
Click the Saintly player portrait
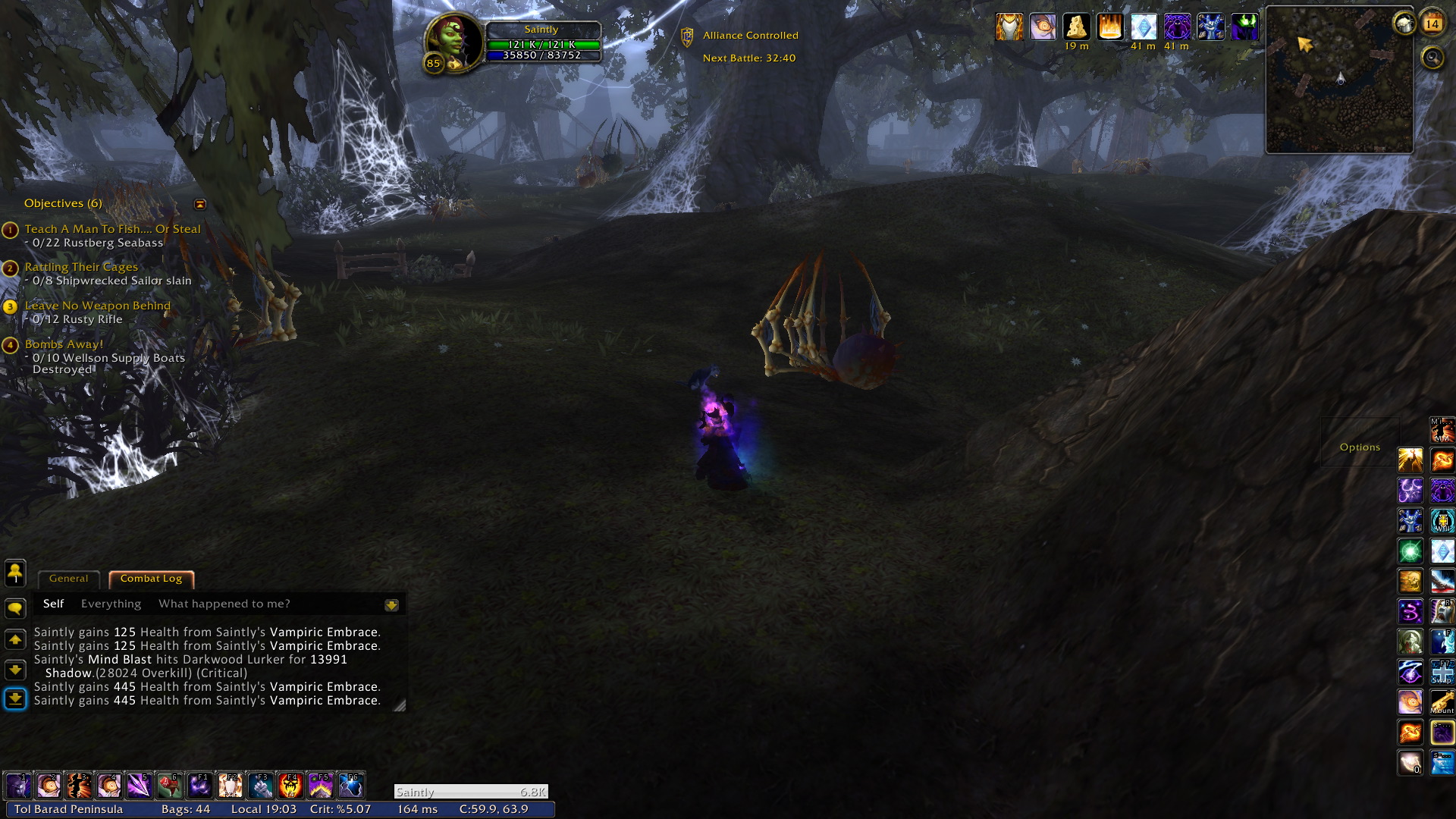tap(453, 42)
